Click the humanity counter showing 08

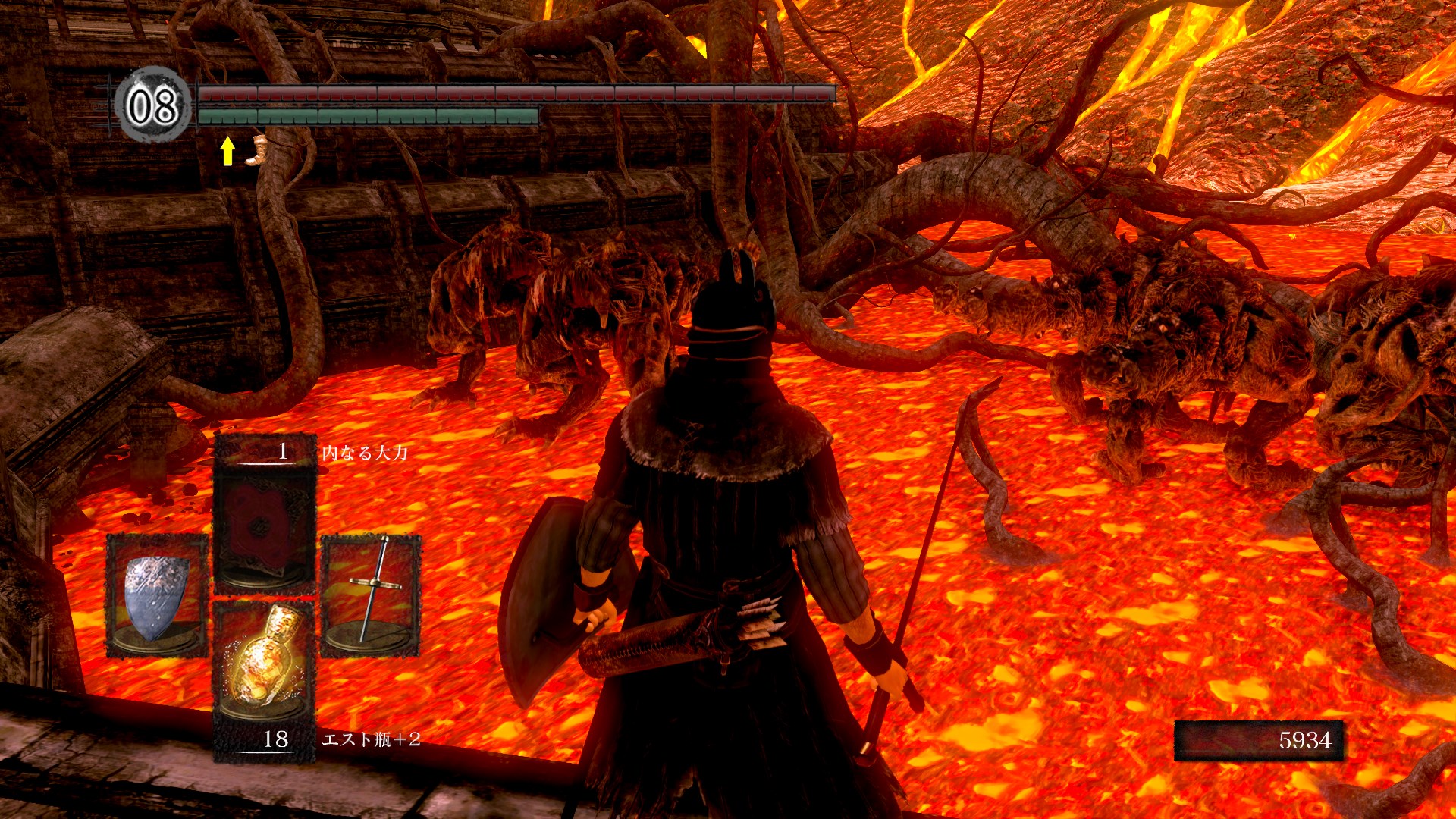pos(152,105)
